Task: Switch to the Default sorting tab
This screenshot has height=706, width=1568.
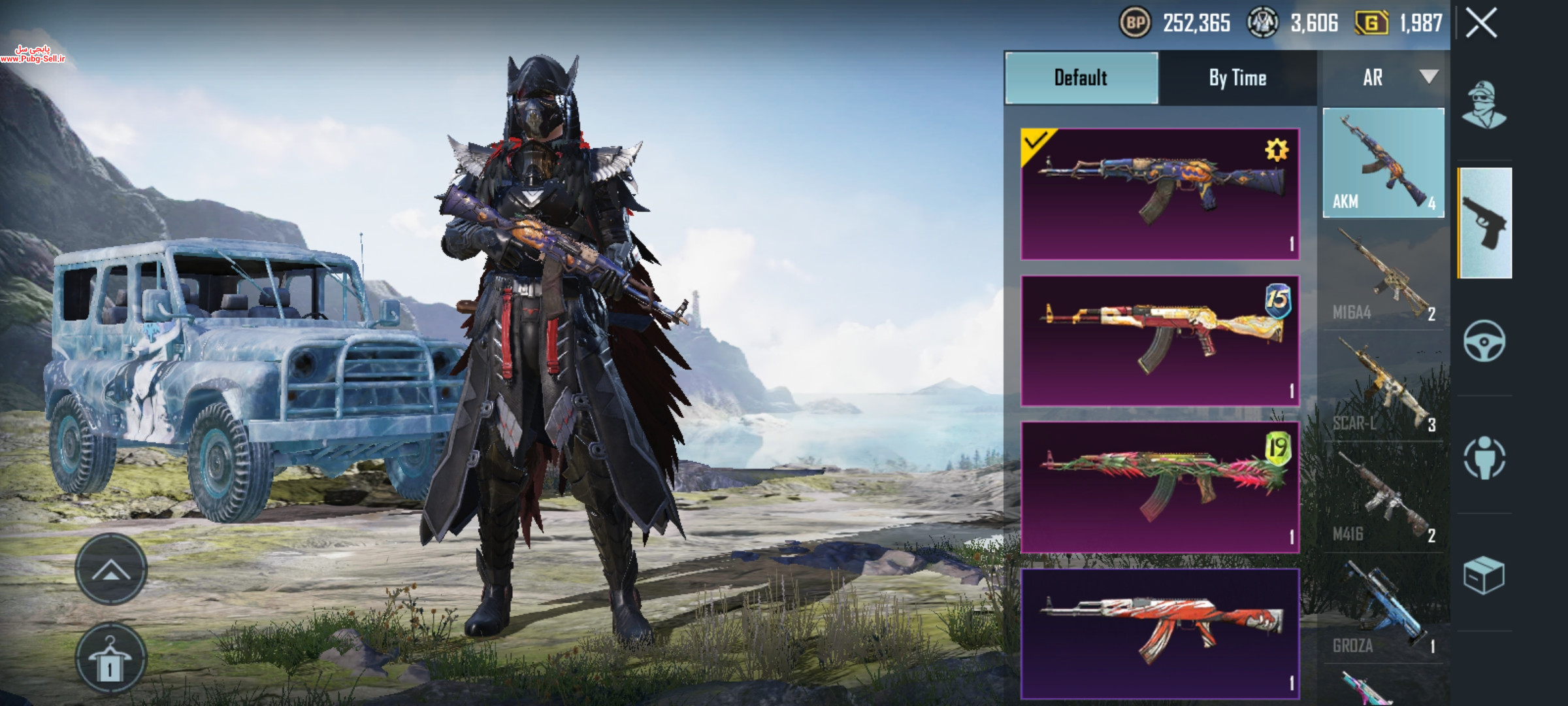Action: pos(1081,78)
